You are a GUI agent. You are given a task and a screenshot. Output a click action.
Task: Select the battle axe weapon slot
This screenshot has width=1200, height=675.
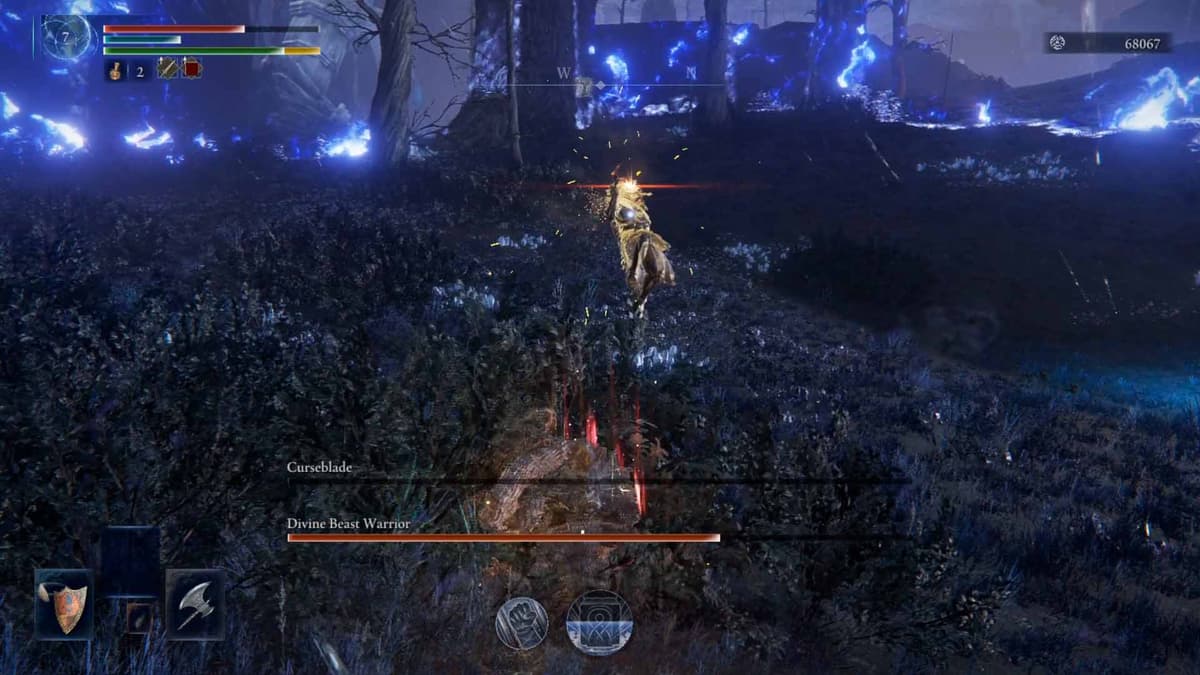tap(195, 604)
